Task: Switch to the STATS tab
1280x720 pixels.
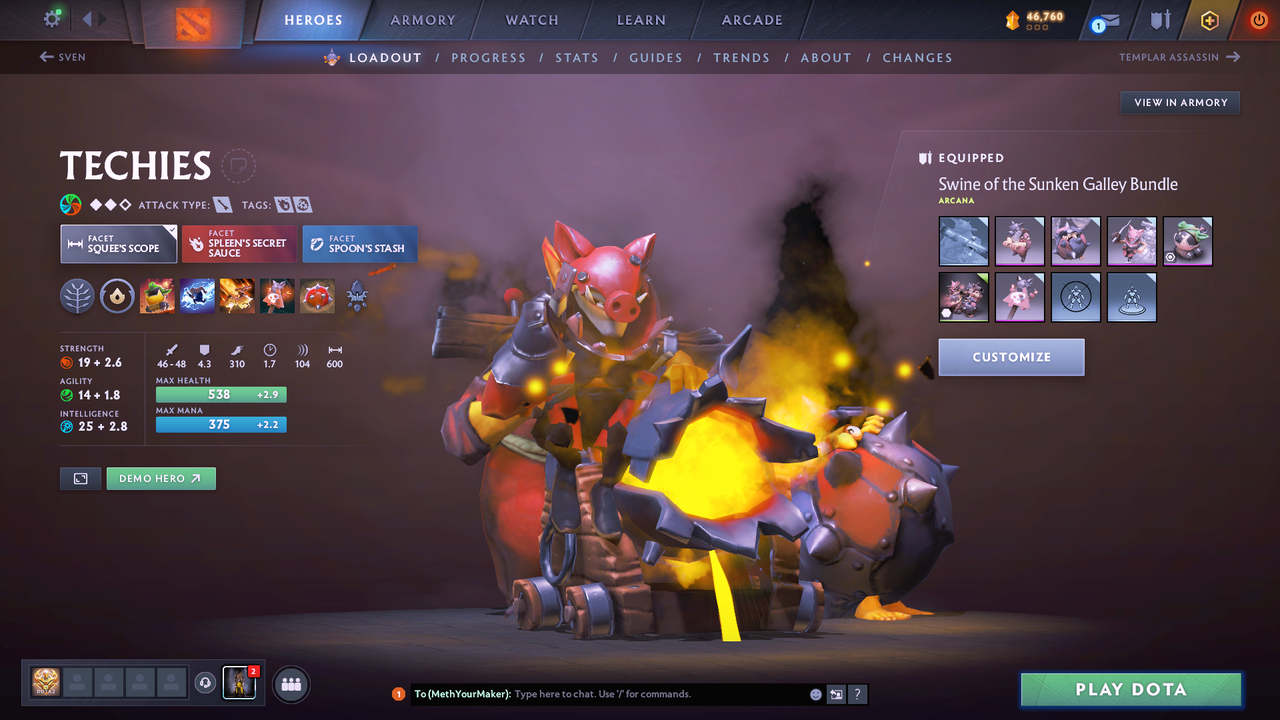Action: 577,57
